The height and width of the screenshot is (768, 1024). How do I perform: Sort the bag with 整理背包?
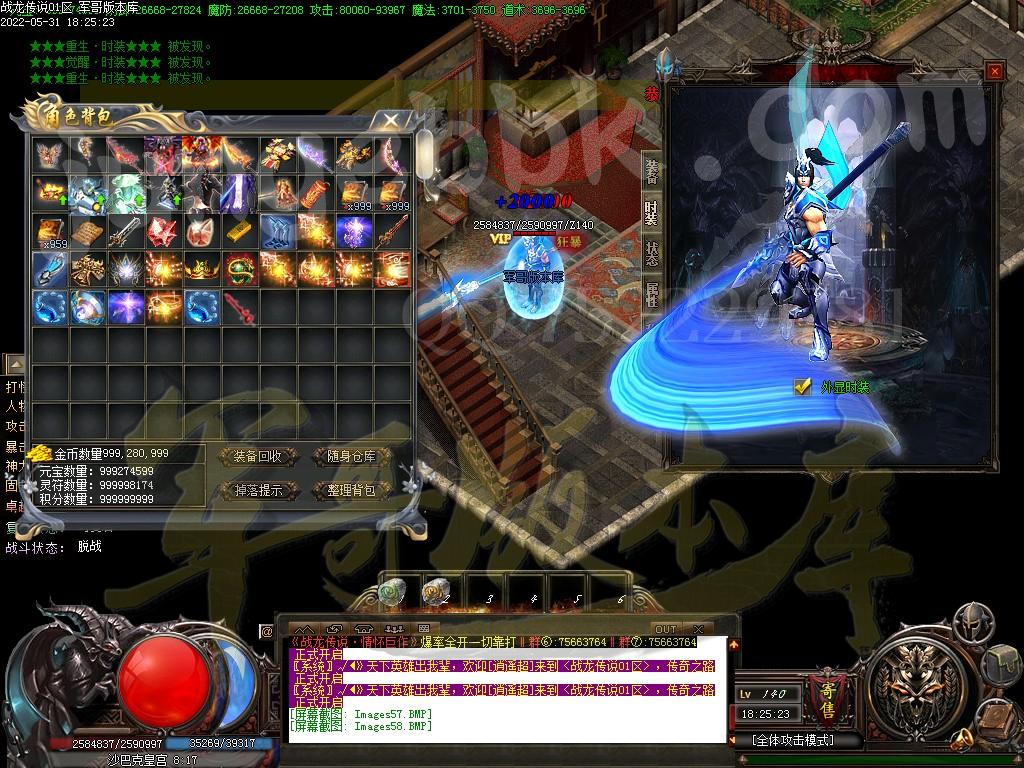point(346,490)
